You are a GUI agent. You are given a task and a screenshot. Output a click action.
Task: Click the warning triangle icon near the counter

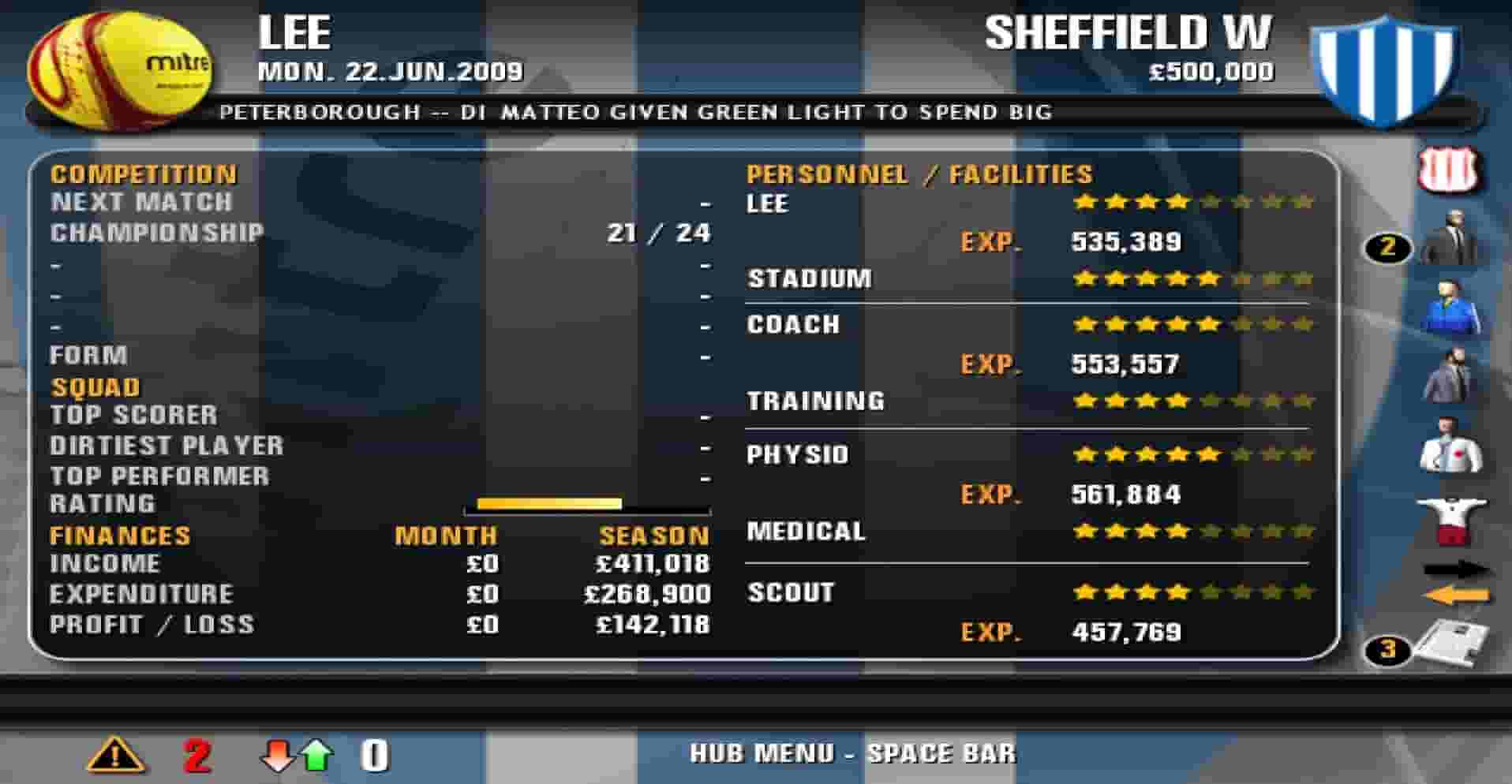[117, 755]
